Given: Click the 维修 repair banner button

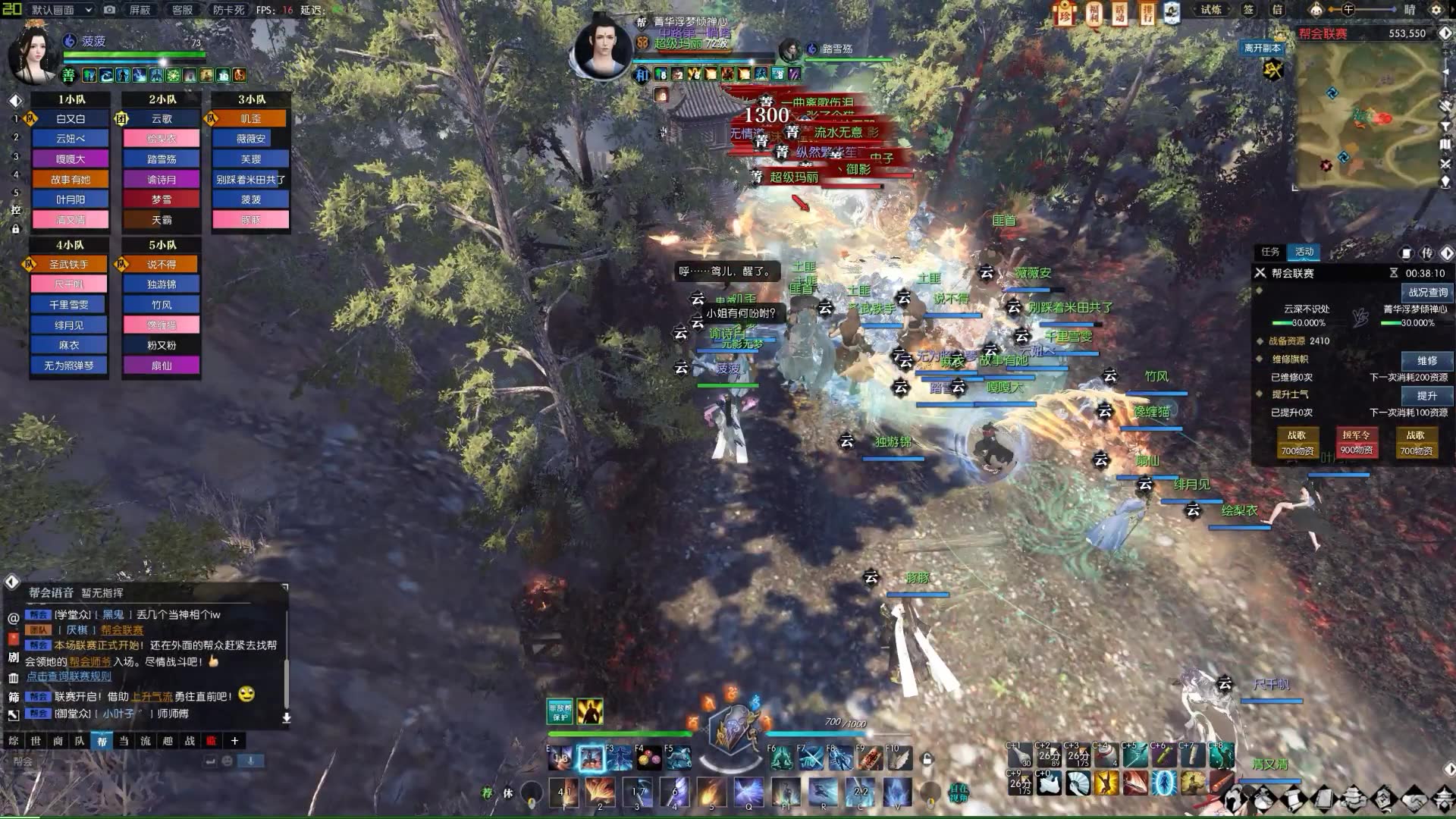Looking at the screenshot, I should point(1427,360).
